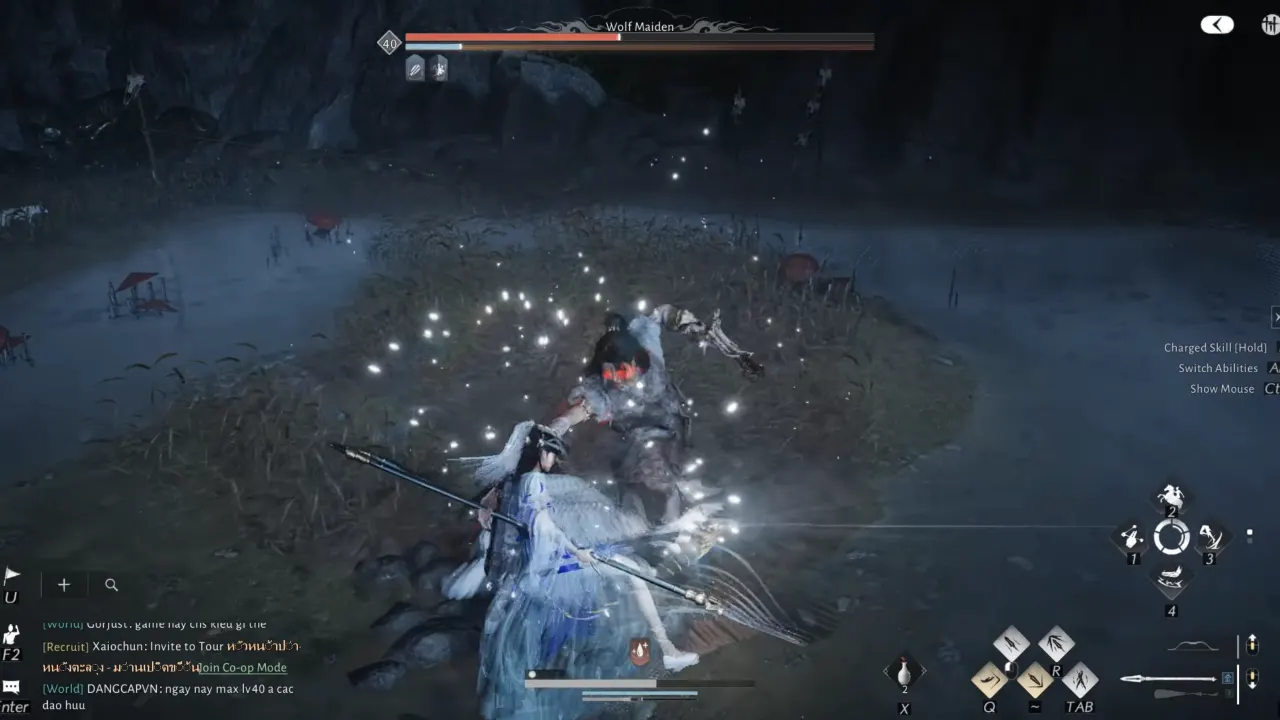
Task: Toggle Switch Abilities mode
Action: [1218, 368]
